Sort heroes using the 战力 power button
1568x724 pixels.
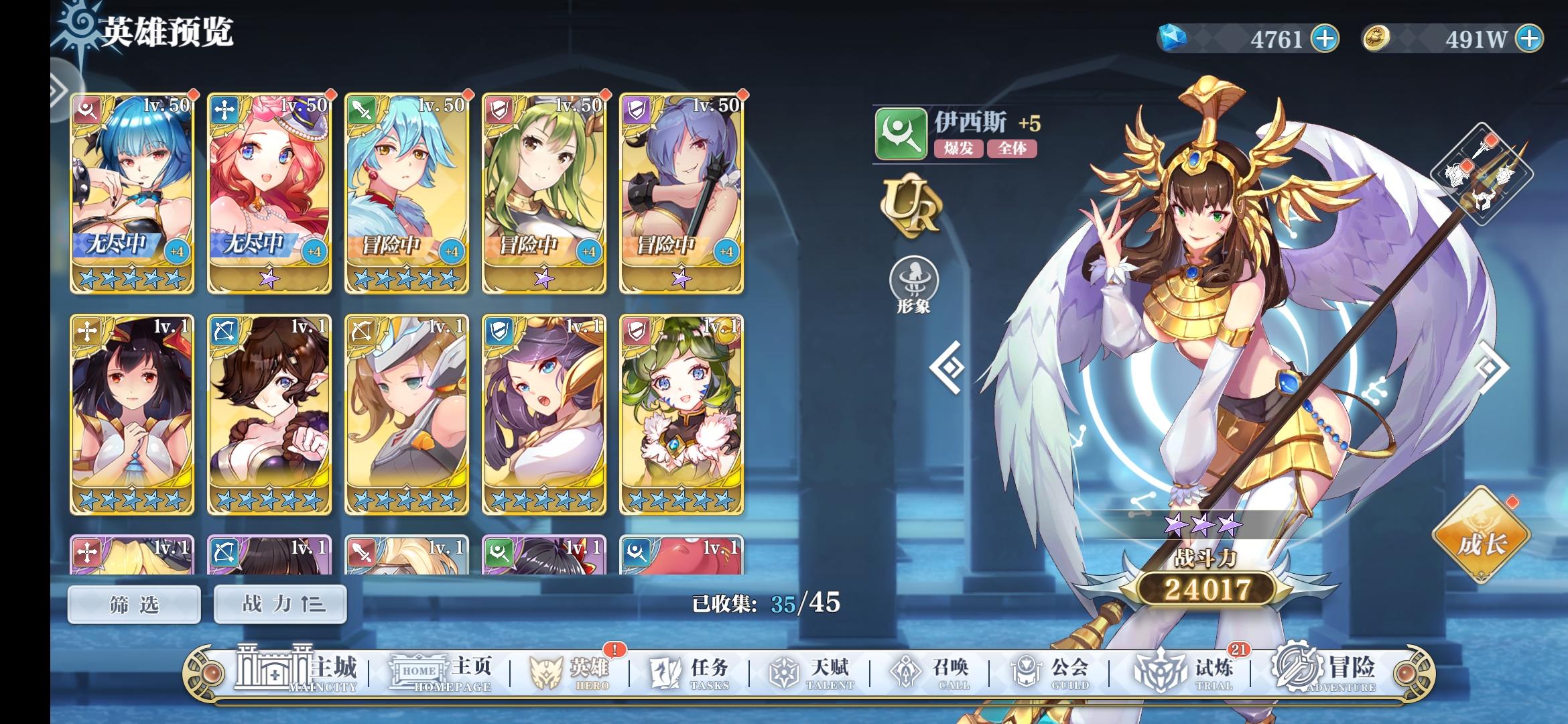280,603
